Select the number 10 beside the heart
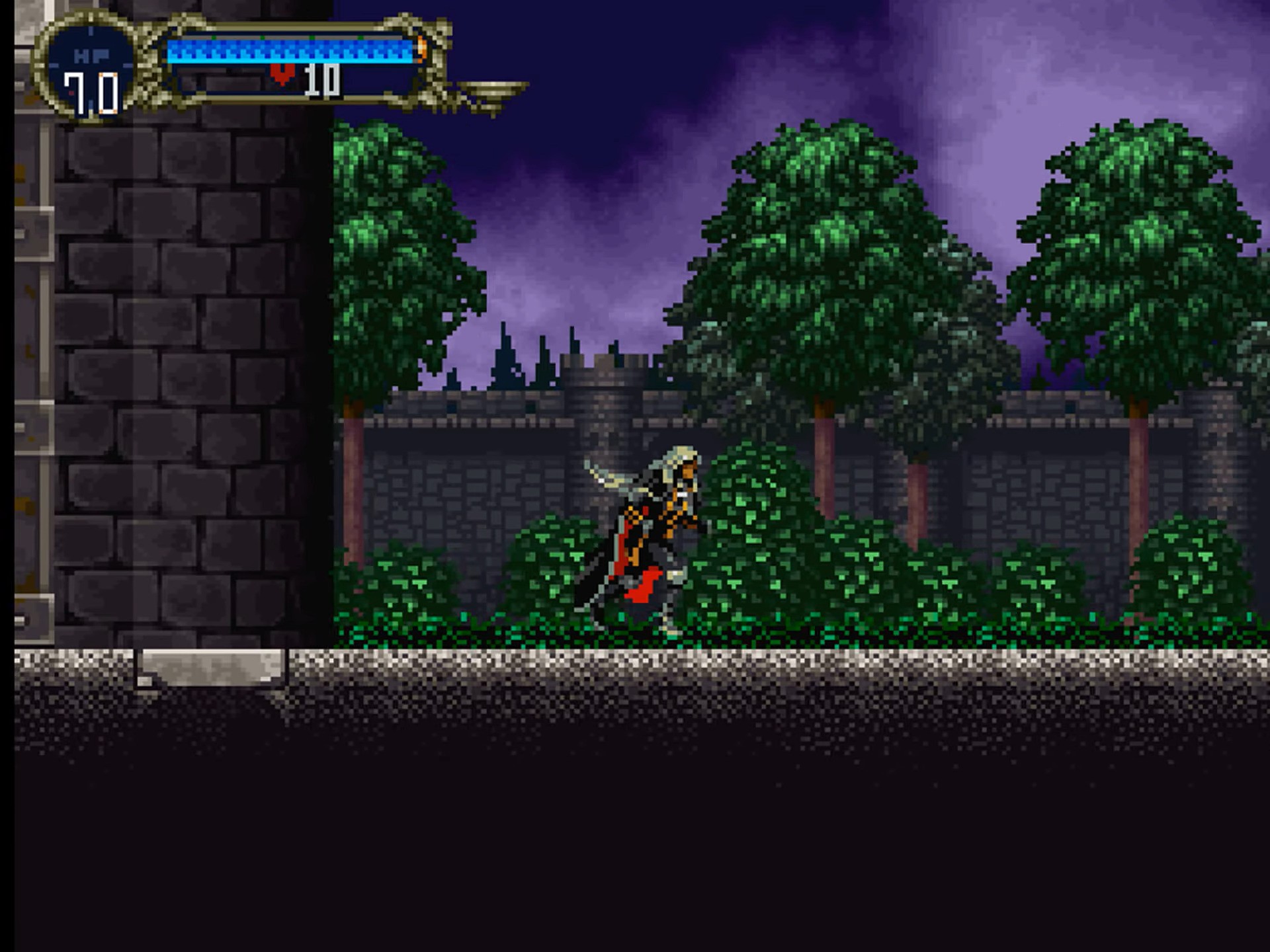The height and width of the screenshot is (952, 1270). coord(322,81)
